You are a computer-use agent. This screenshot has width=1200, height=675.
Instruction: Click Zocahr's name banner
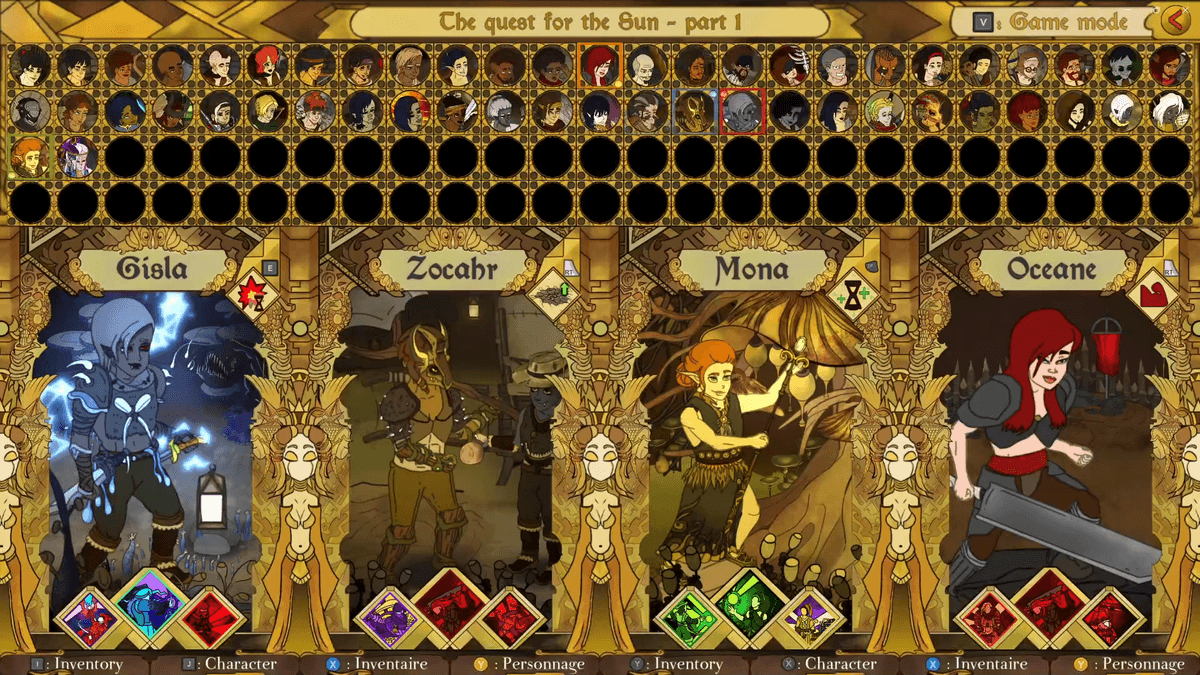(452, 268)
